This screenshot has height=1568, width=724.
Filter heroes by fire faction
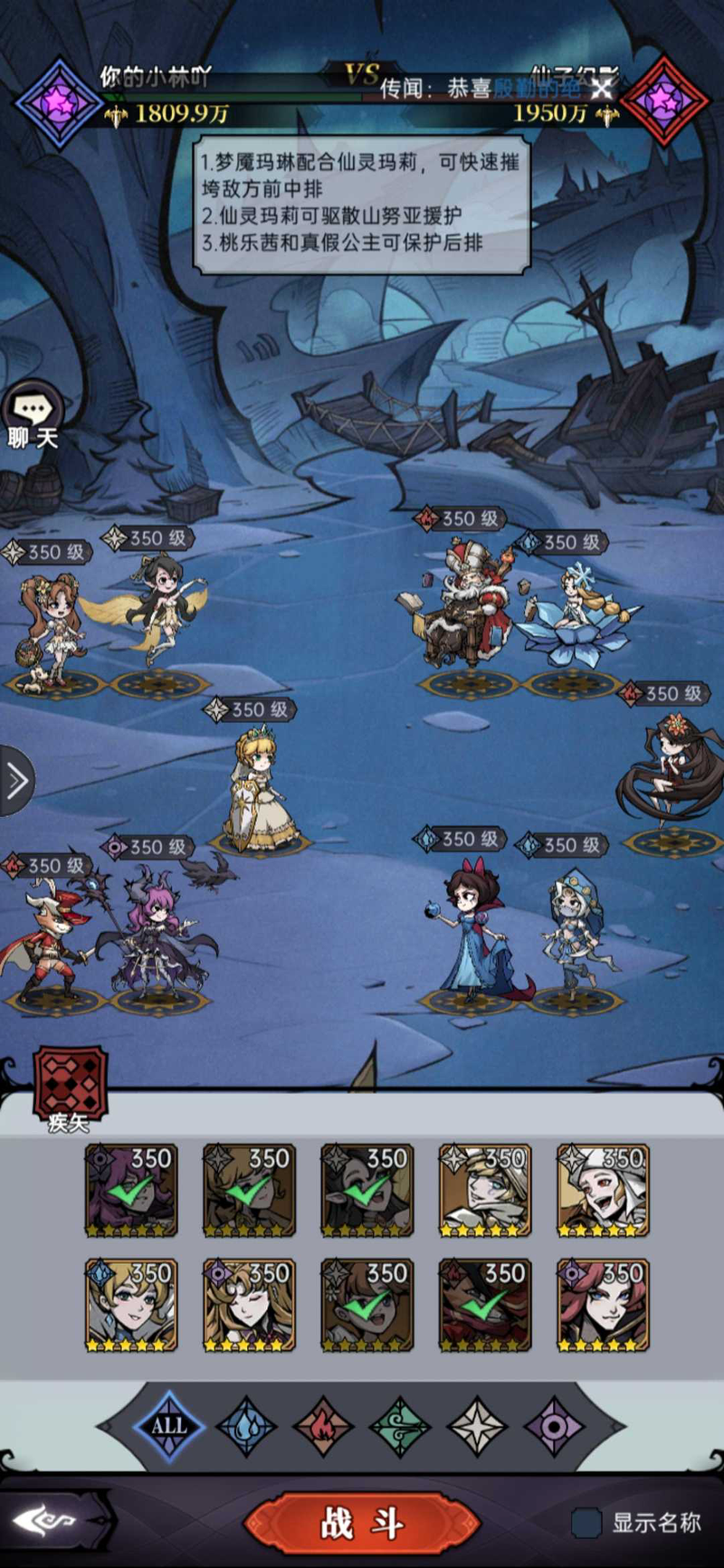click(323, 1427)
